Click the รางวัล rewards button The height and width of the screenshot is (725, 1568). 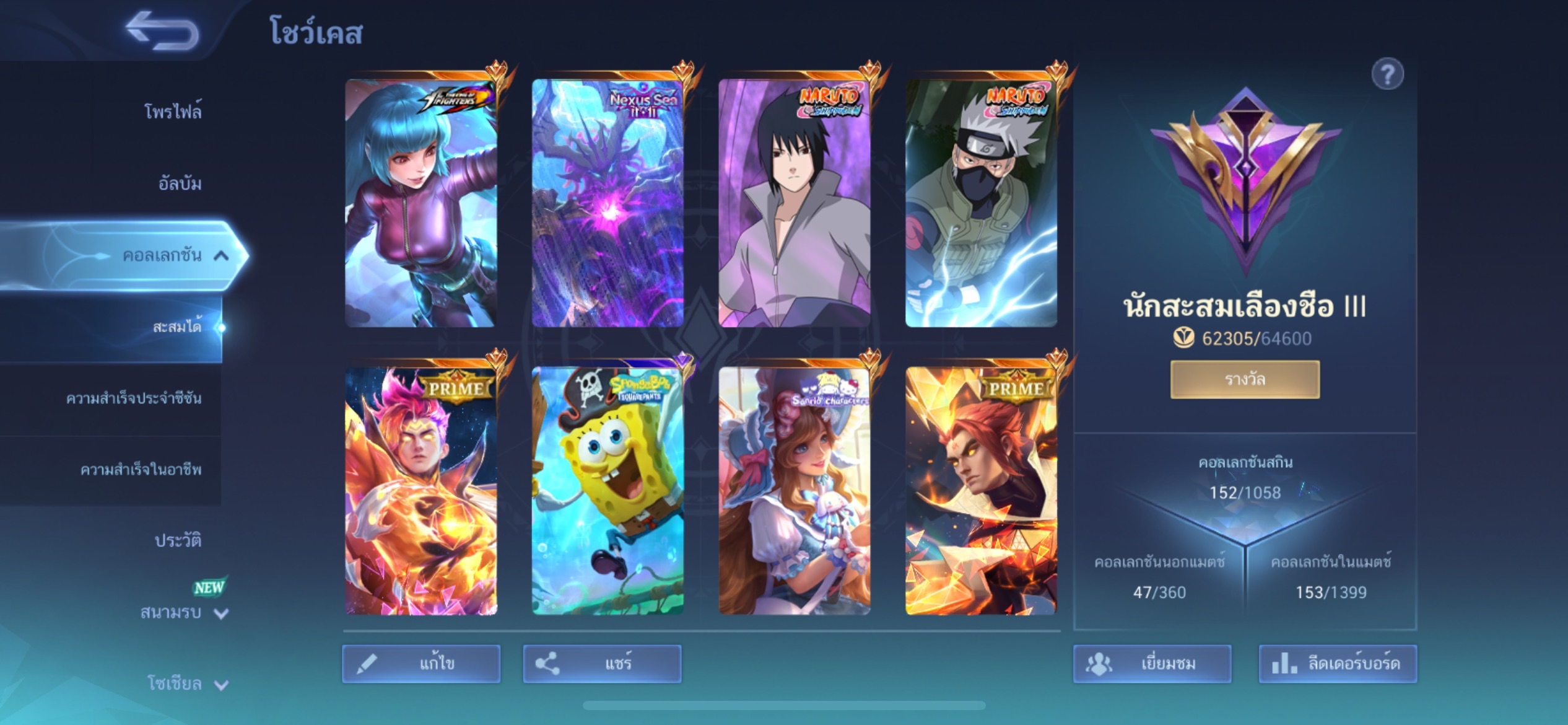(x=1245, y=379)
